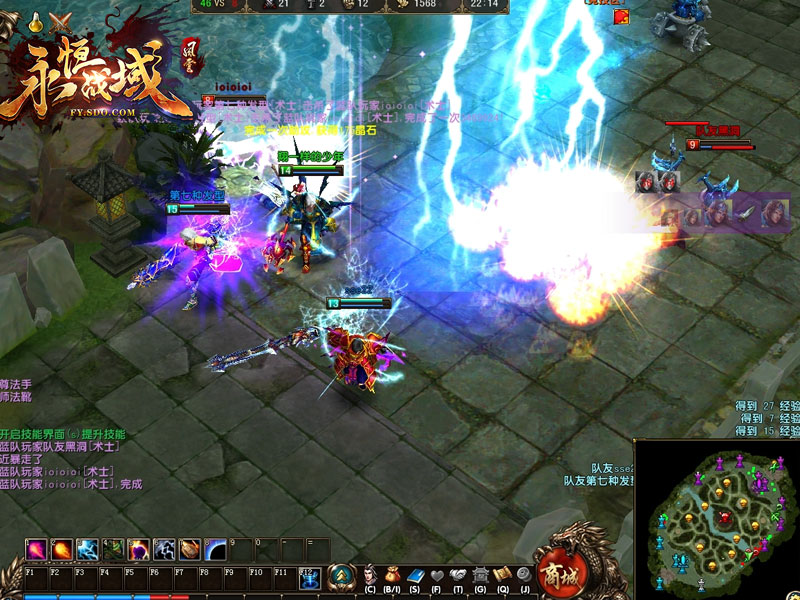Open the 商城 shop button
This screenshot has height=600, width=800.
click(x=555, y=575)
